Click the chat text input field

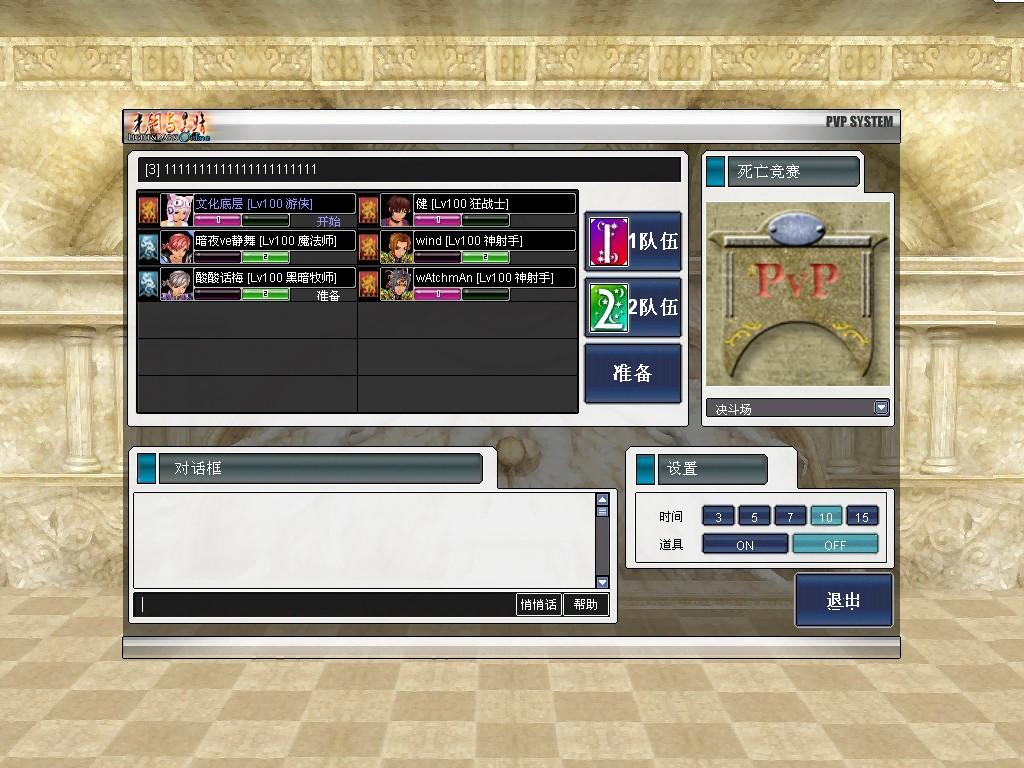coord(325,604)
